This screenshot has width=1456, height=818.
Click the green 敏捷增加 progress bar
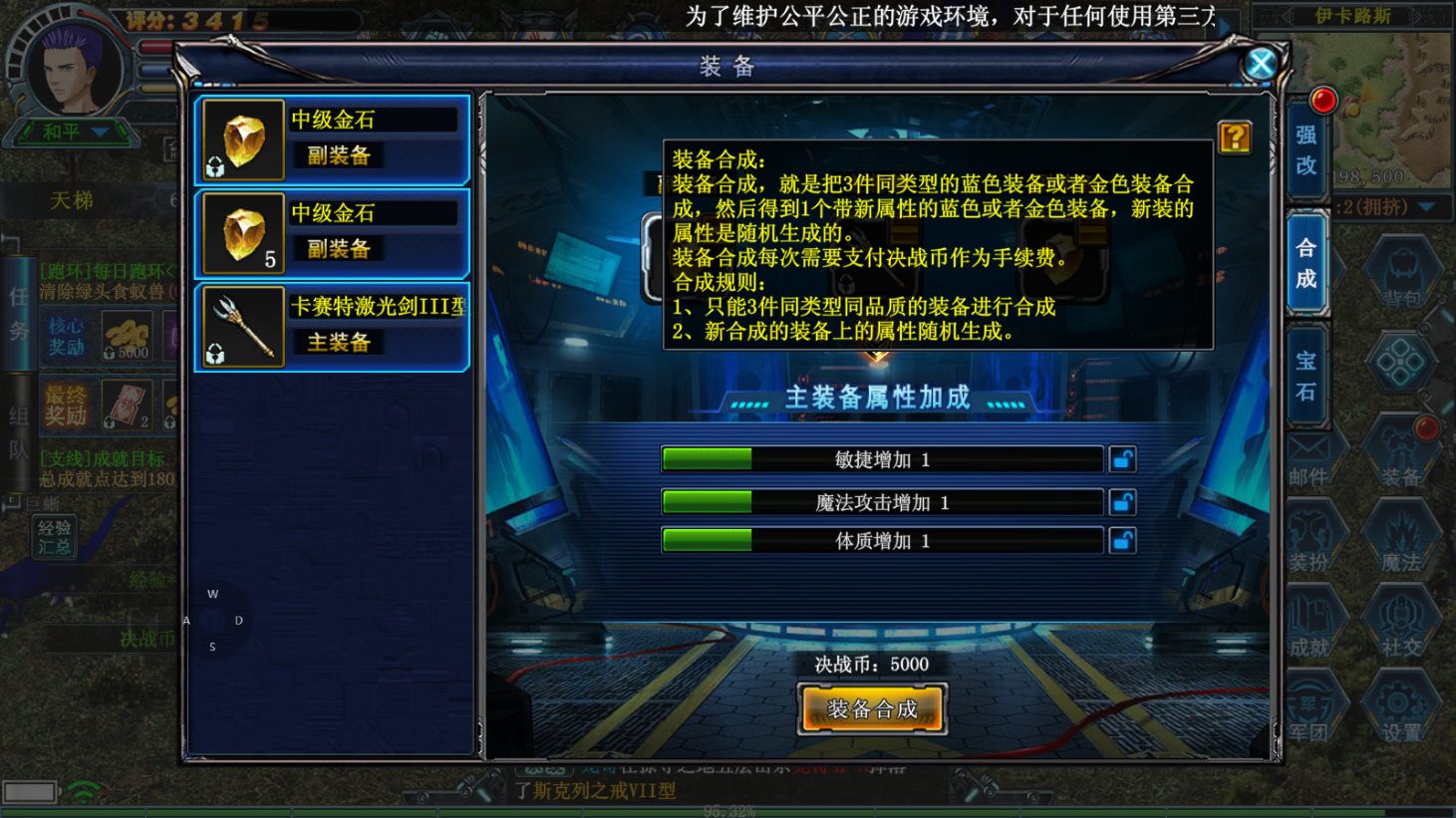tap(708, 458)
